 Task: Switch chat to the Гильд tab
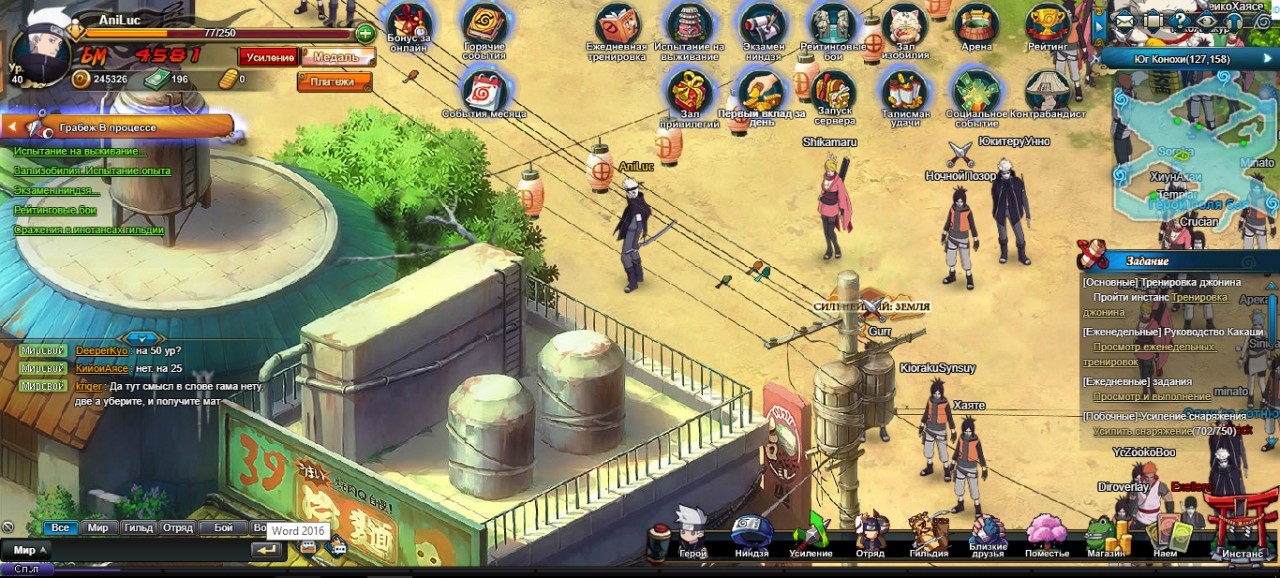[137, 527]
